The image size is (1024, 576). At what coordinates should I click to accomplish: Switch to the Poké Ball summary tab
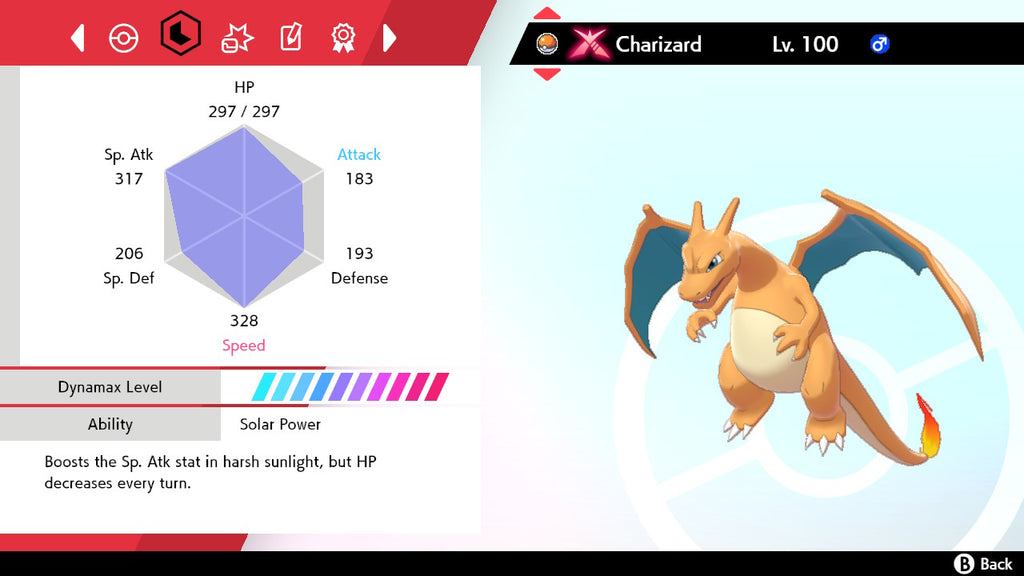[x=124, y=38]
